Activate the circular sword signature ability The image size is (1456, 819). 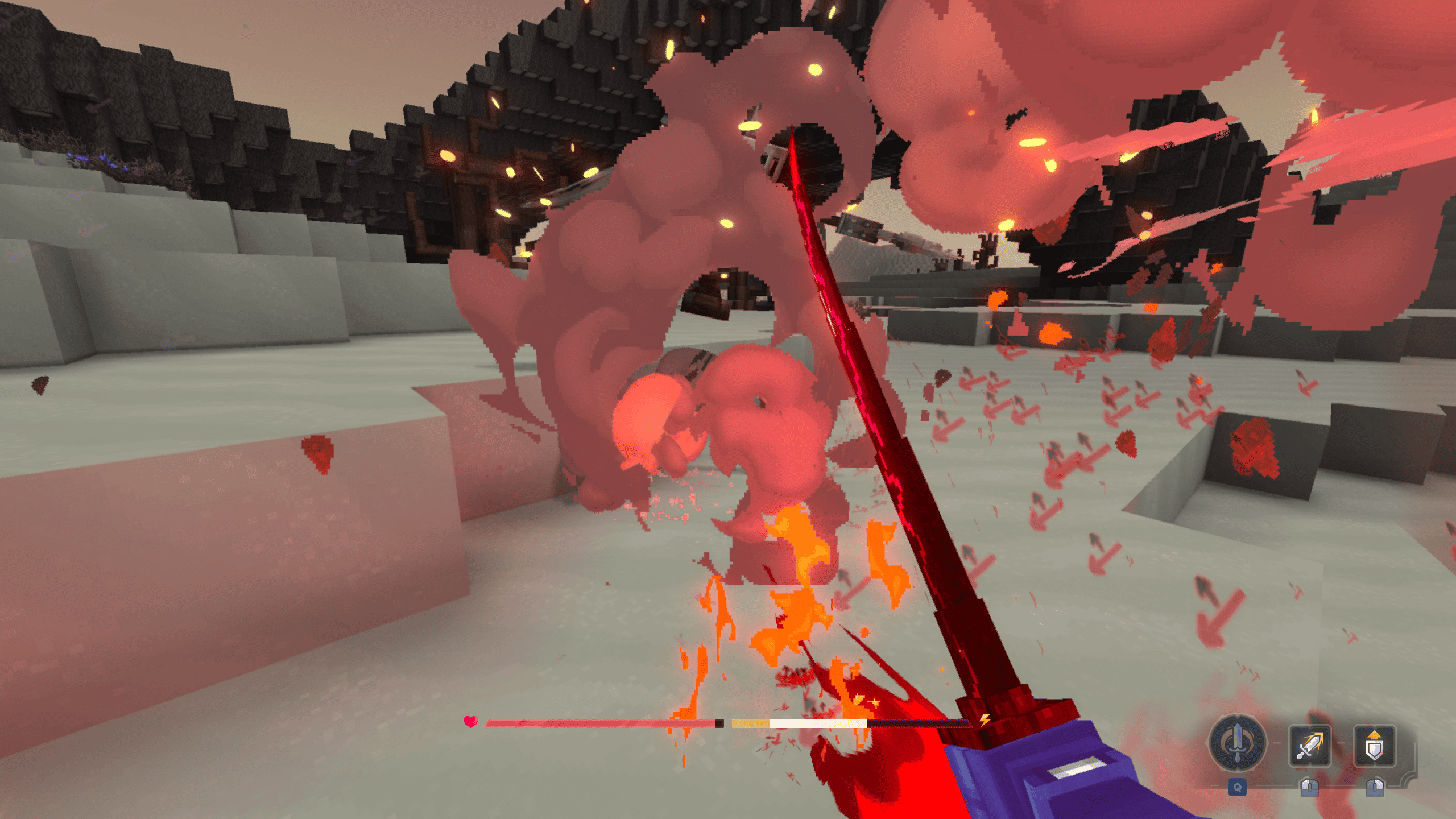click(1237, 743)
